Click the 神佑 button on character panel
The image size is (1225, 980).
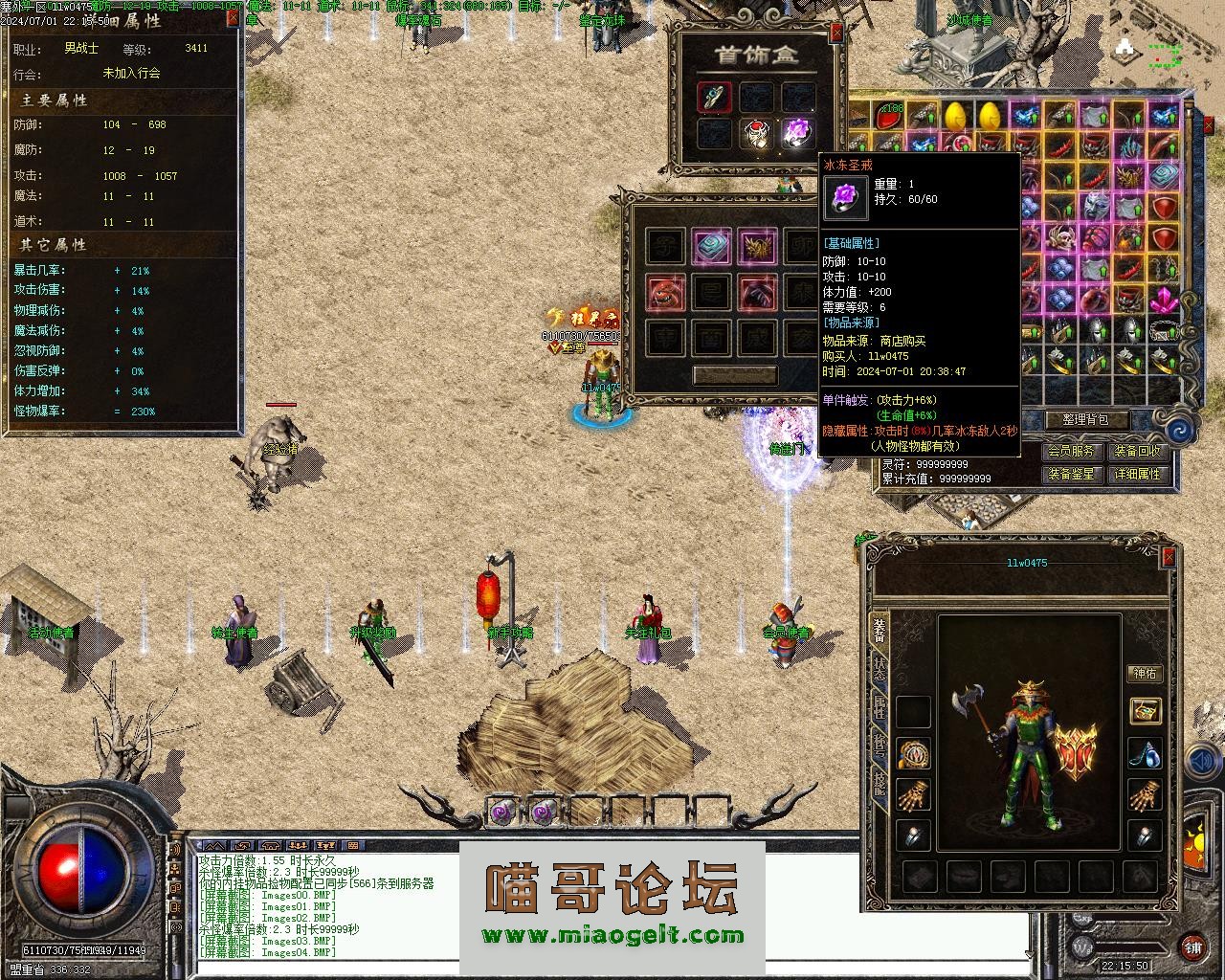click(1145, 674)
